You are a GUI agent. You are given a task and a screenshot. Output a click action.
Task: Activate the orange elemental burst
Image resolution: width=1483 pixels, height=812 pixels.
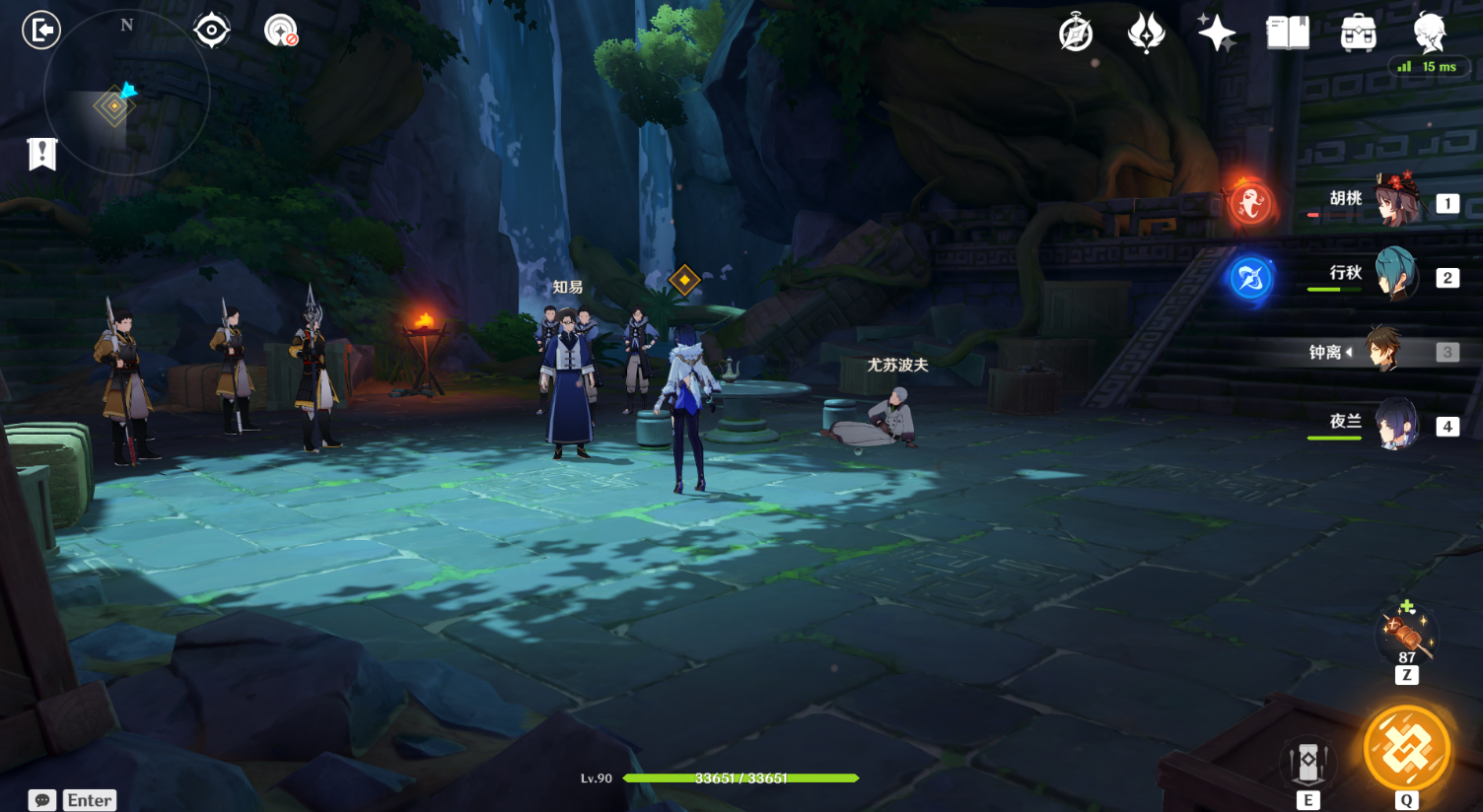(x=1407, y=750)
